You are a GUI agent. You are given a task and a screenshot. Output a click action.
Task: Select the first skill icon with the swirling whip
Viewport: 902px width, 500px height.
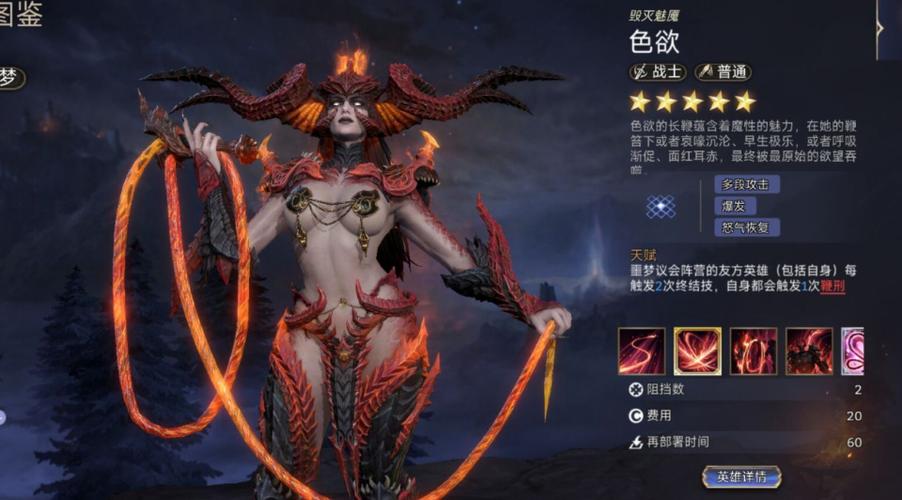[641, 351]
